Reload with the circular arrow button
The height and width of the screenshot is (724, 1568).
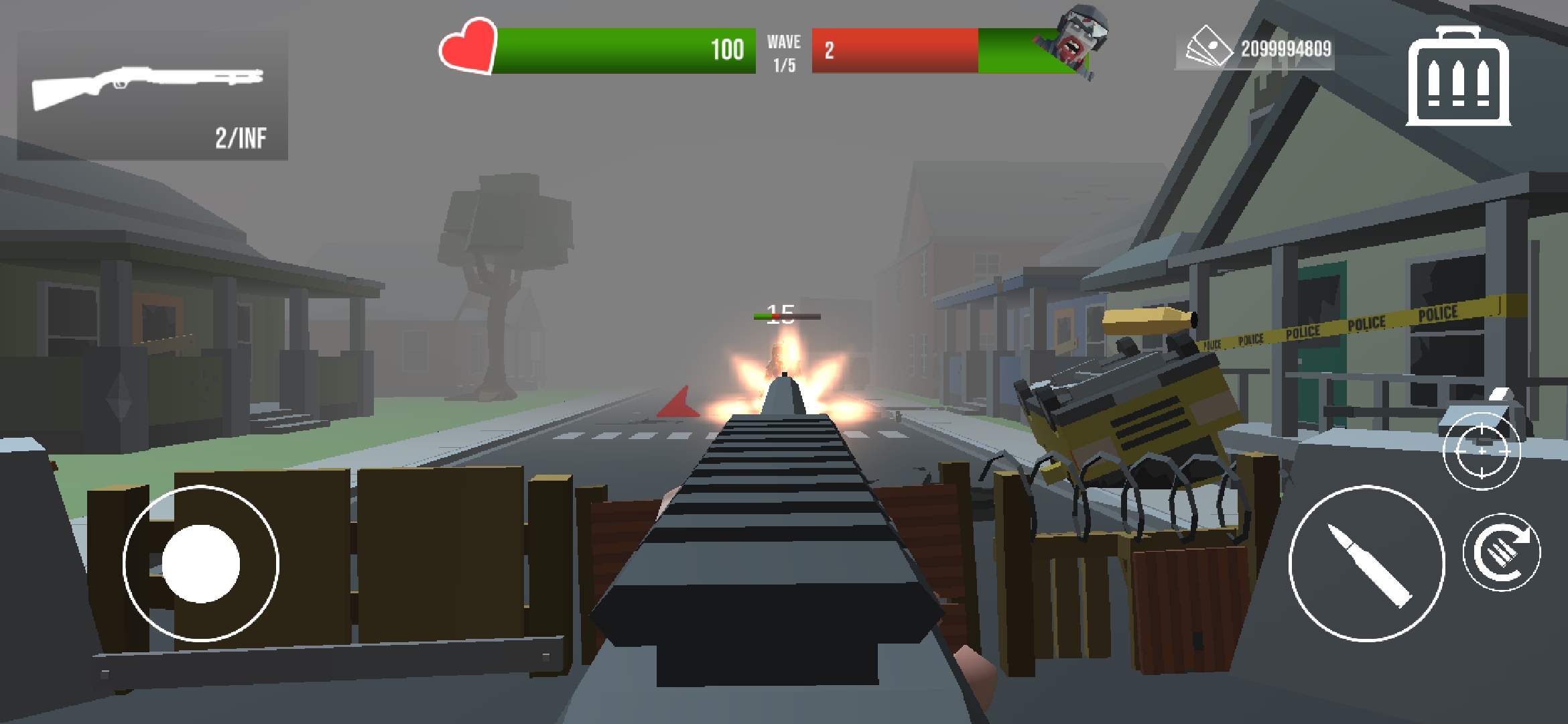[x=1502, y=552]
